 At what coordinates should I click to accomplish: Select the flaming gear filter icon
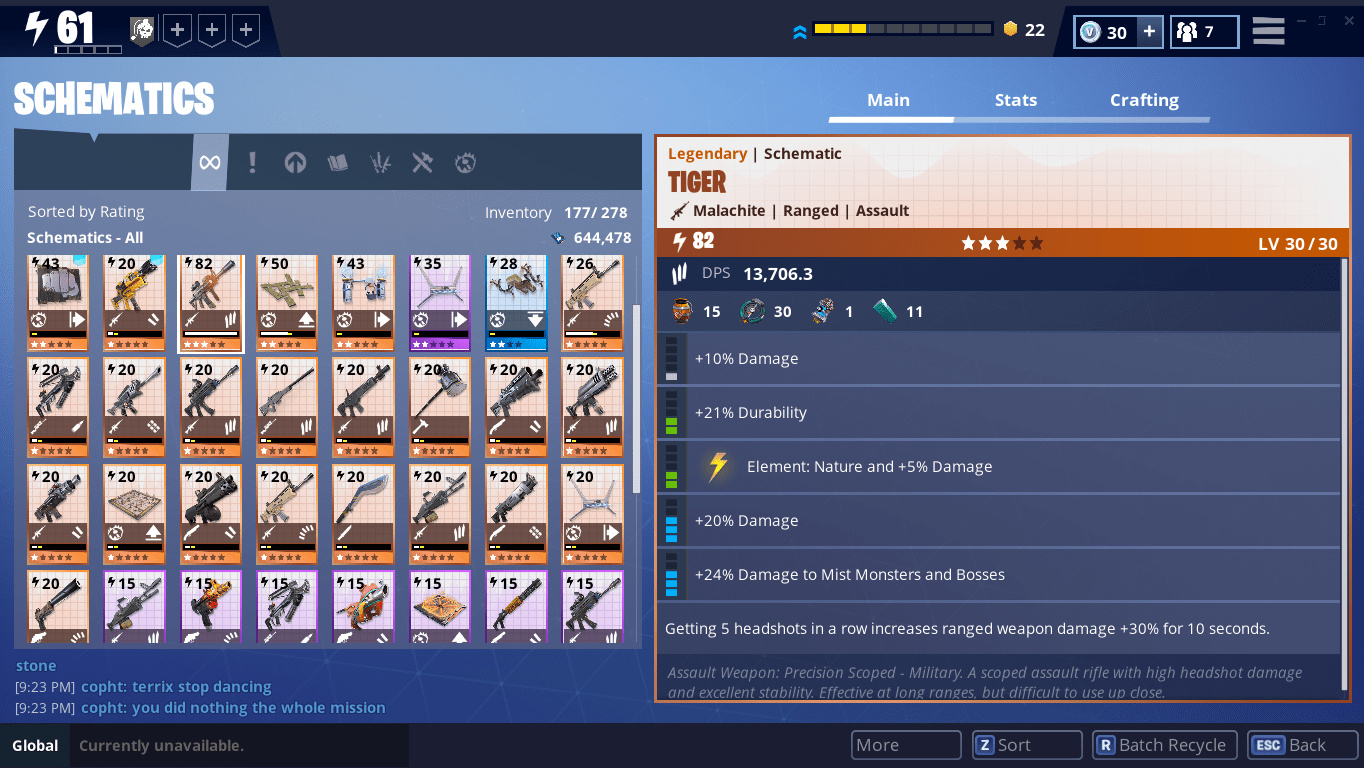coord(465,162)
